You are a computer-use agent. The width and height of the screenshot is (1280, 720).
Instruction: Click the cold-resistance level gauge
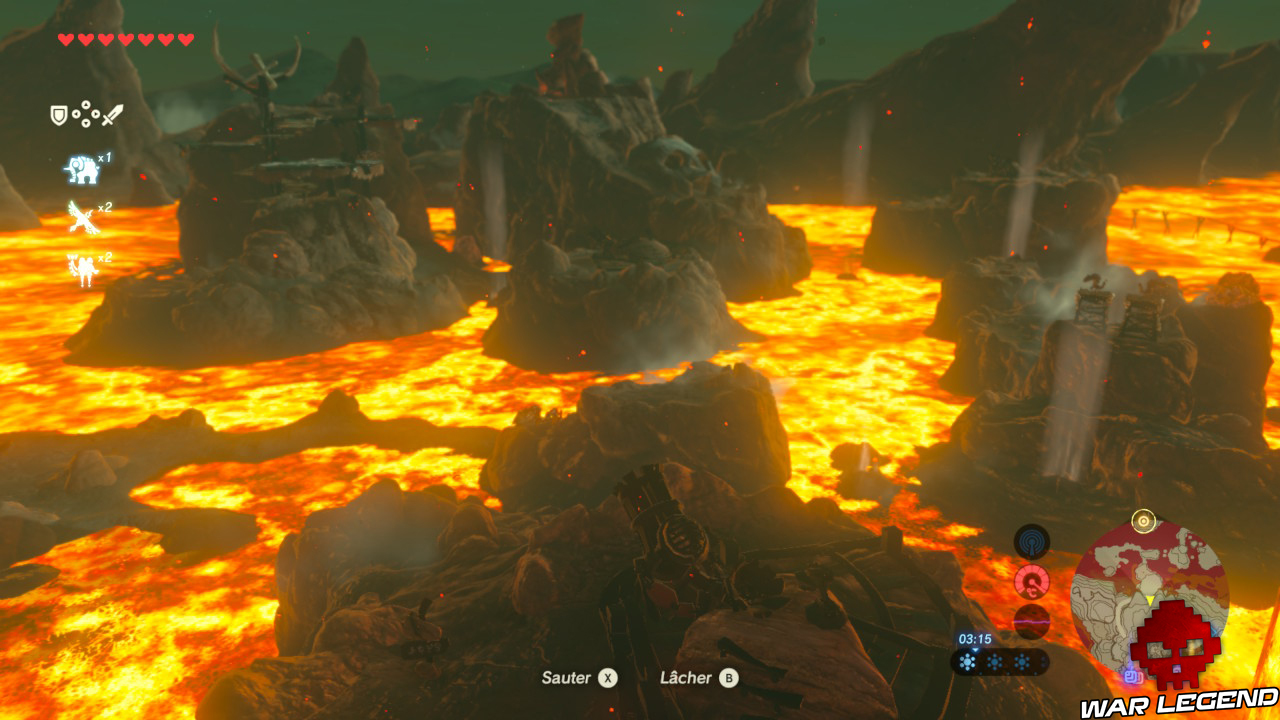coord(1000,662)
